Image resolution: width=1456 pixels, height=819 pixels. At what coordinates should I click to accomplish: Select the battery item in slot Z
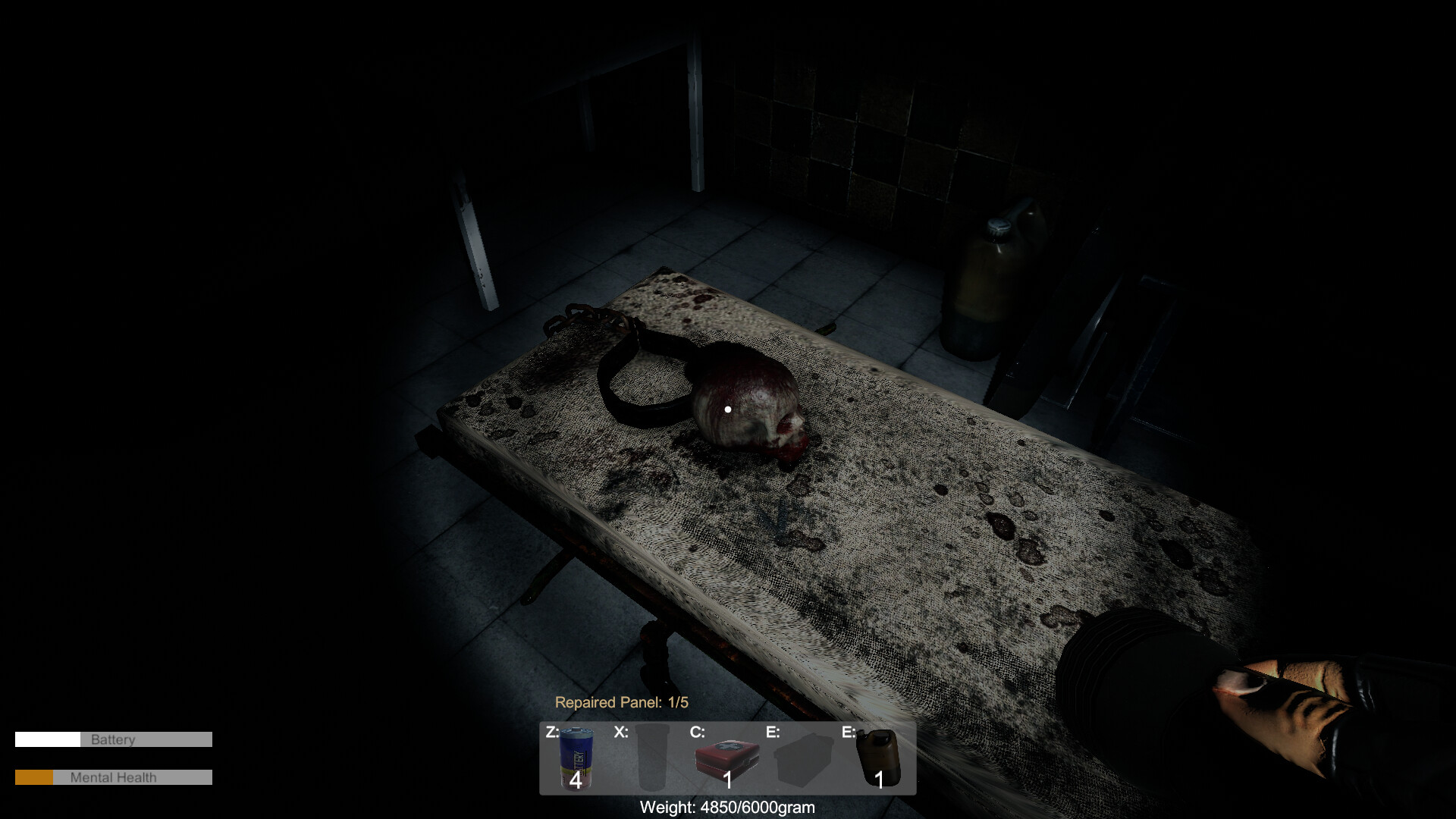[x=575, y=758]
